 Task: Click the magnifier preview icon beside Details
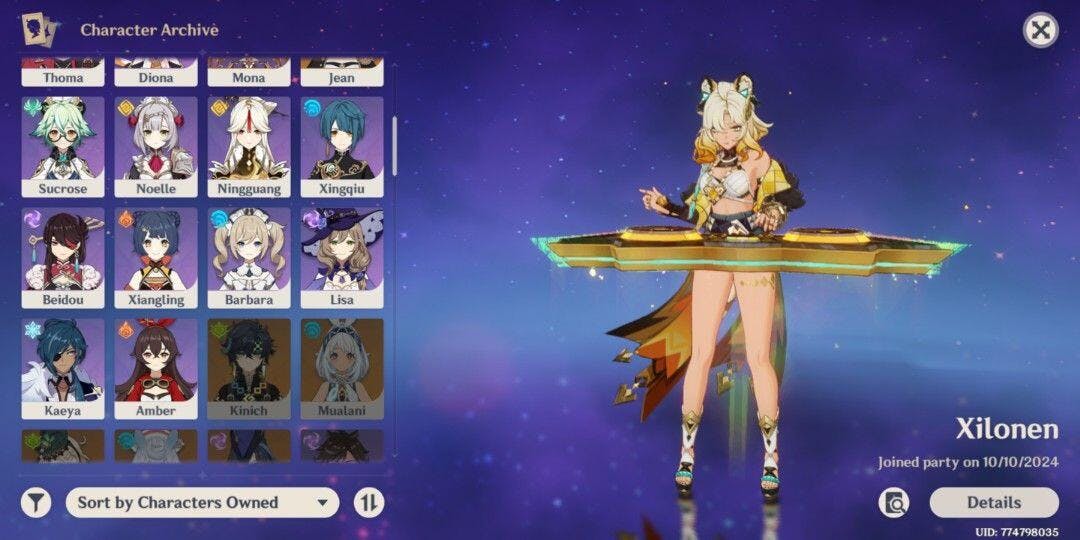coord(894,502)
